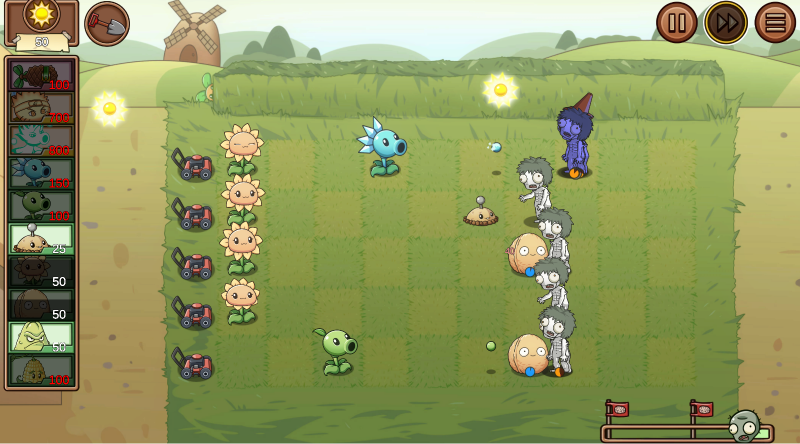800x444 pixels.
Task: Choose the seed card costing 700
Action: [41, 107]
